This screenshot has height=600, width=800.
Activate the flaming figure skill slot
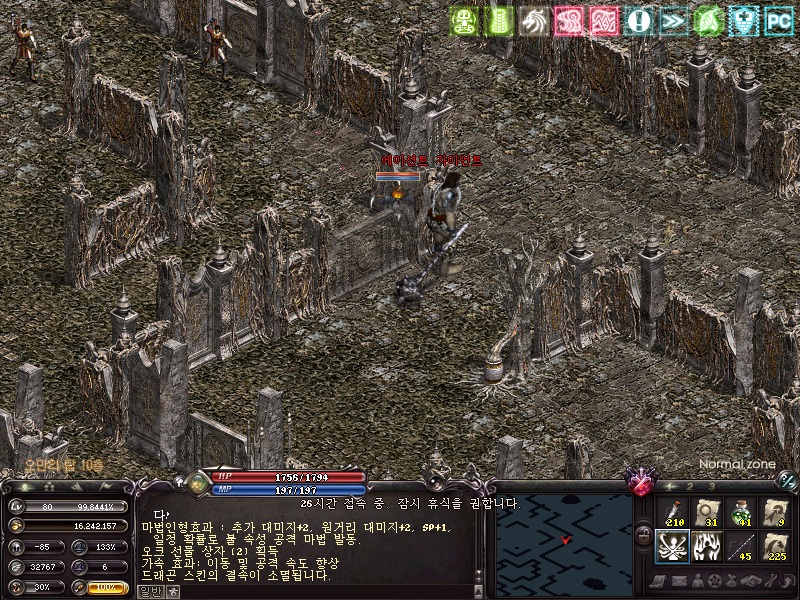(706, 546)
